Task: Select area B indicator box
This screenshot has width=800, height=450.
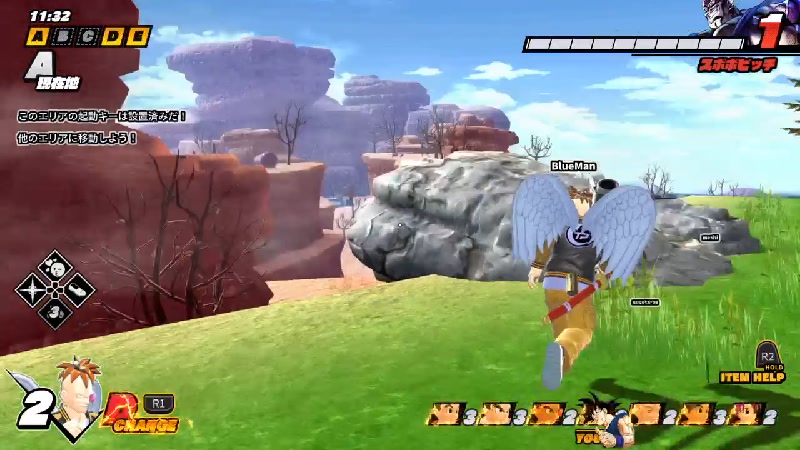Action: (x=63, y=37)
